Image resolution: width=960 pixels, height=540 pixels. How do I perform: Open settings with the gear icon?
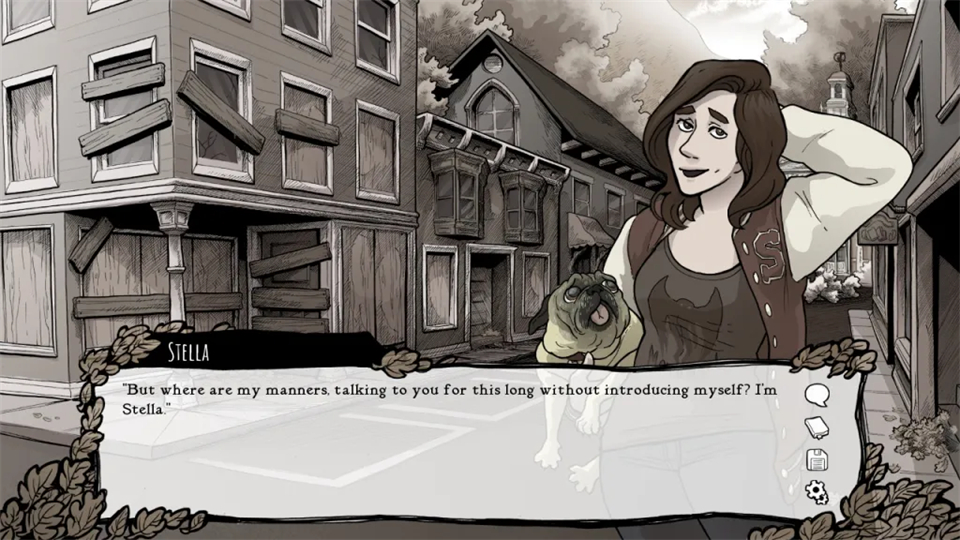(x=817, y=492)
